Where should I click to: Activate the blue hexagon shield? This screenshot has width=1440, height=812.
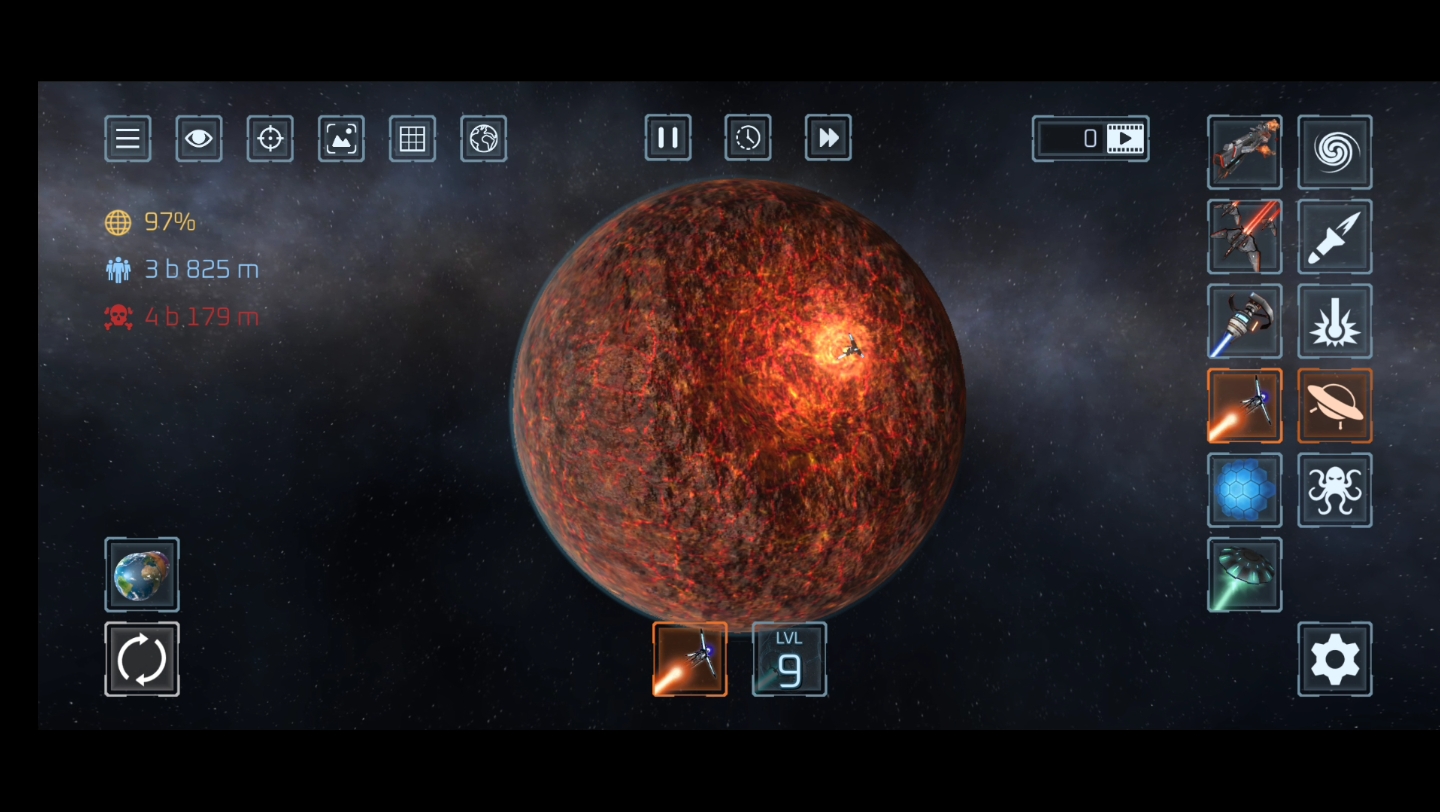pos(1245,490)
